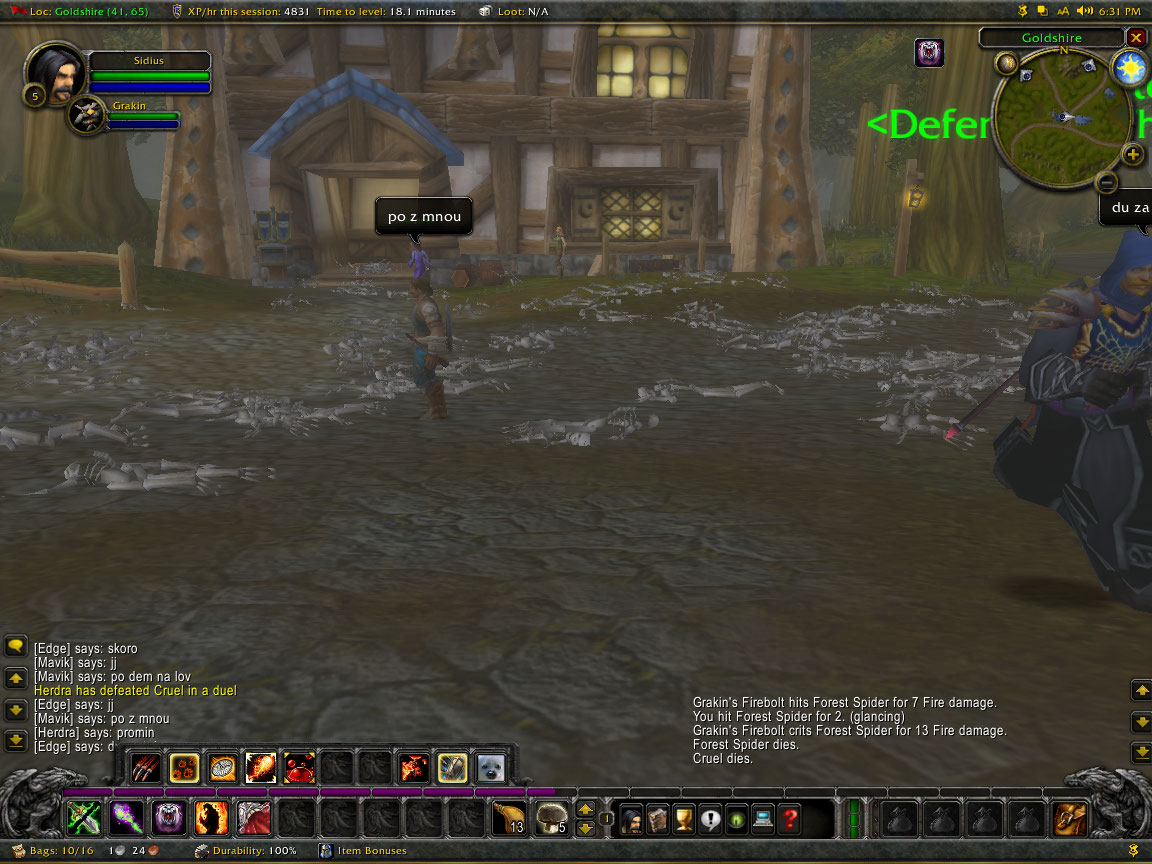Open the chat menu speech bubble button

pyautogui.click(x=15, y=647)
